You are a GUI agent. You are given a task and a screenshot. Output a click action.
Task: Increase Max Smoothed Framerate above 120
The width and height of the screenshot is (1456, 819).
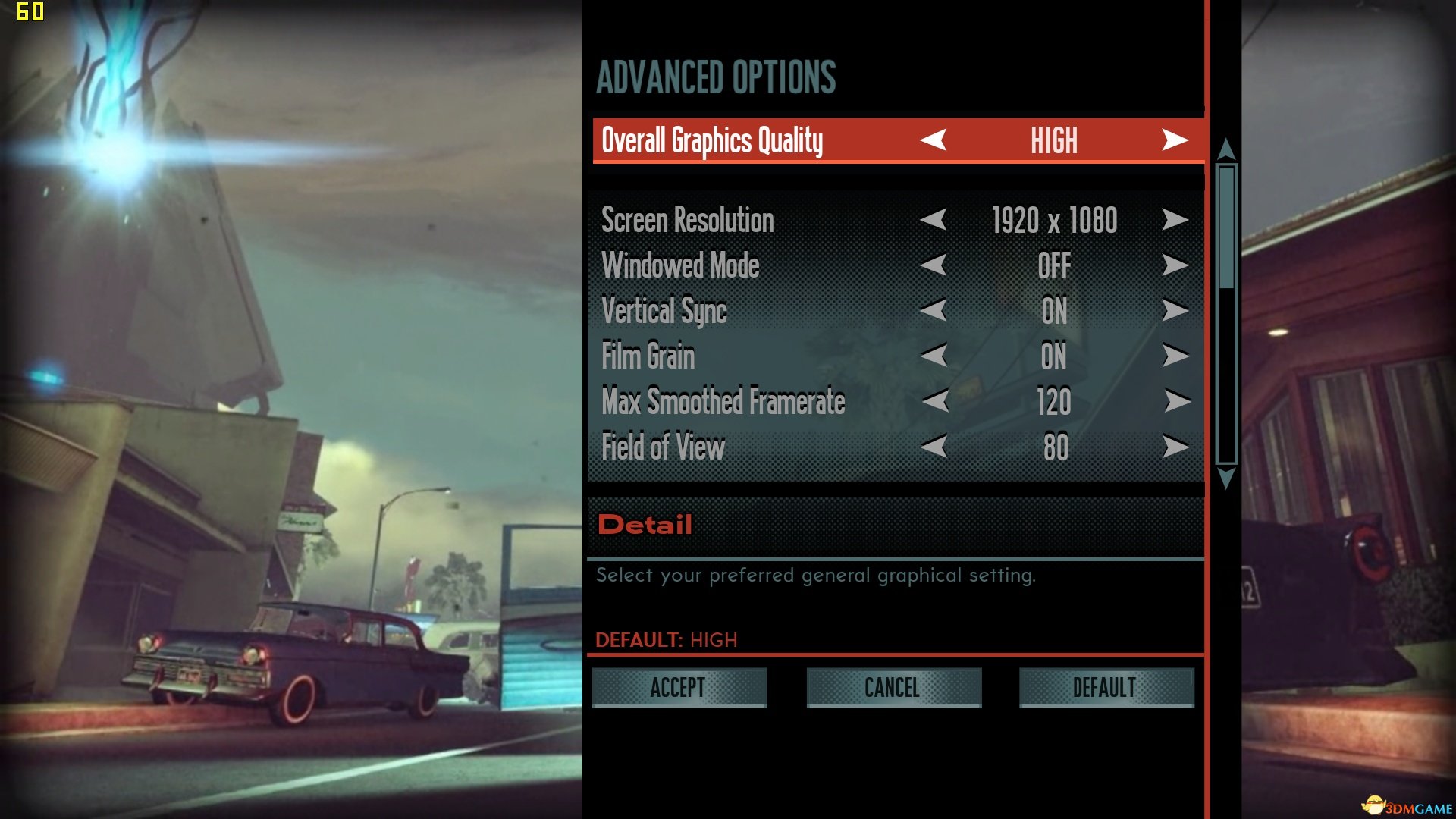1176,401
